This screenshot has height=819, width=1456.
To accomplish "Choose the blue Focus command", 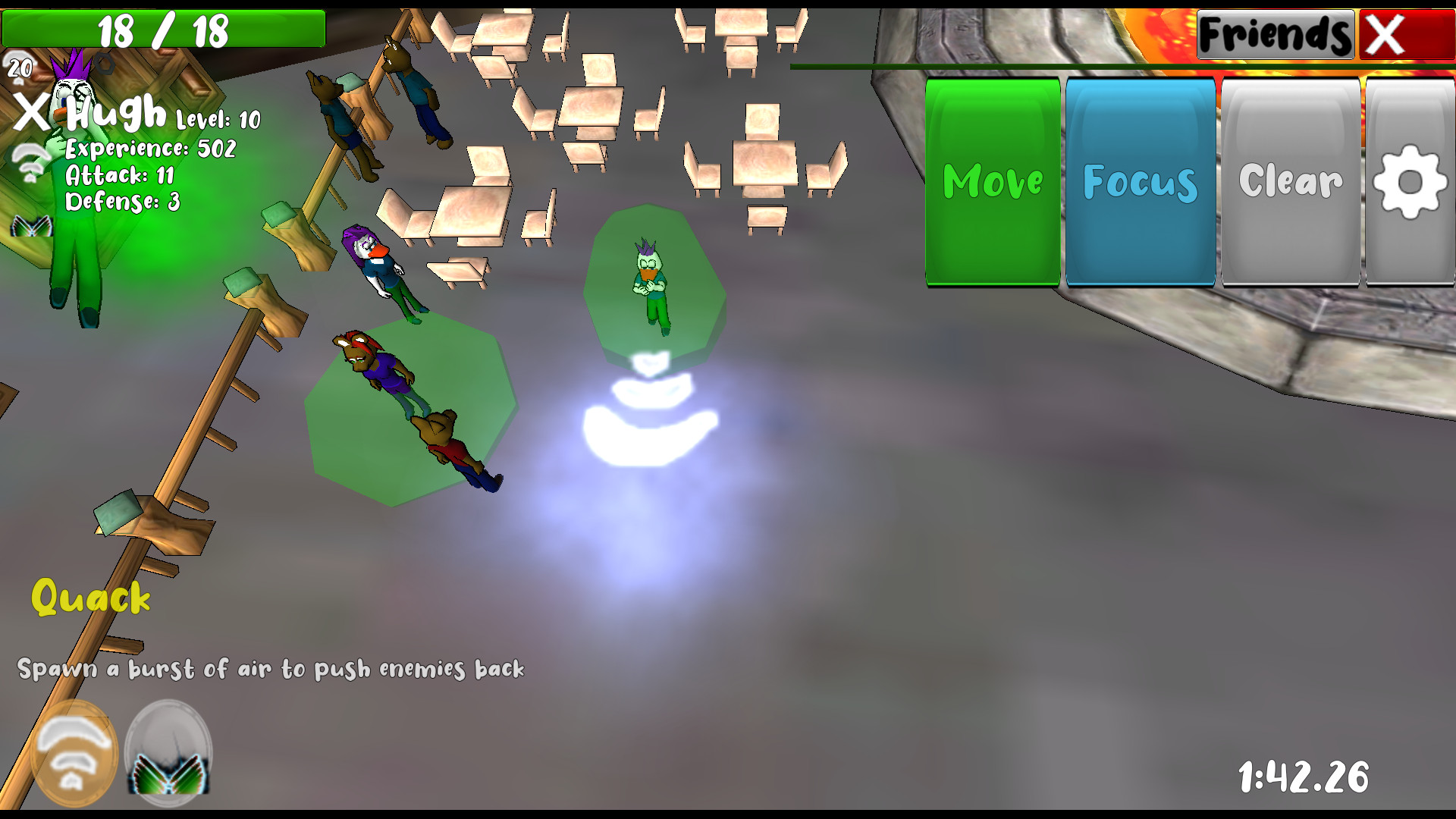I will click(1140, 182).
